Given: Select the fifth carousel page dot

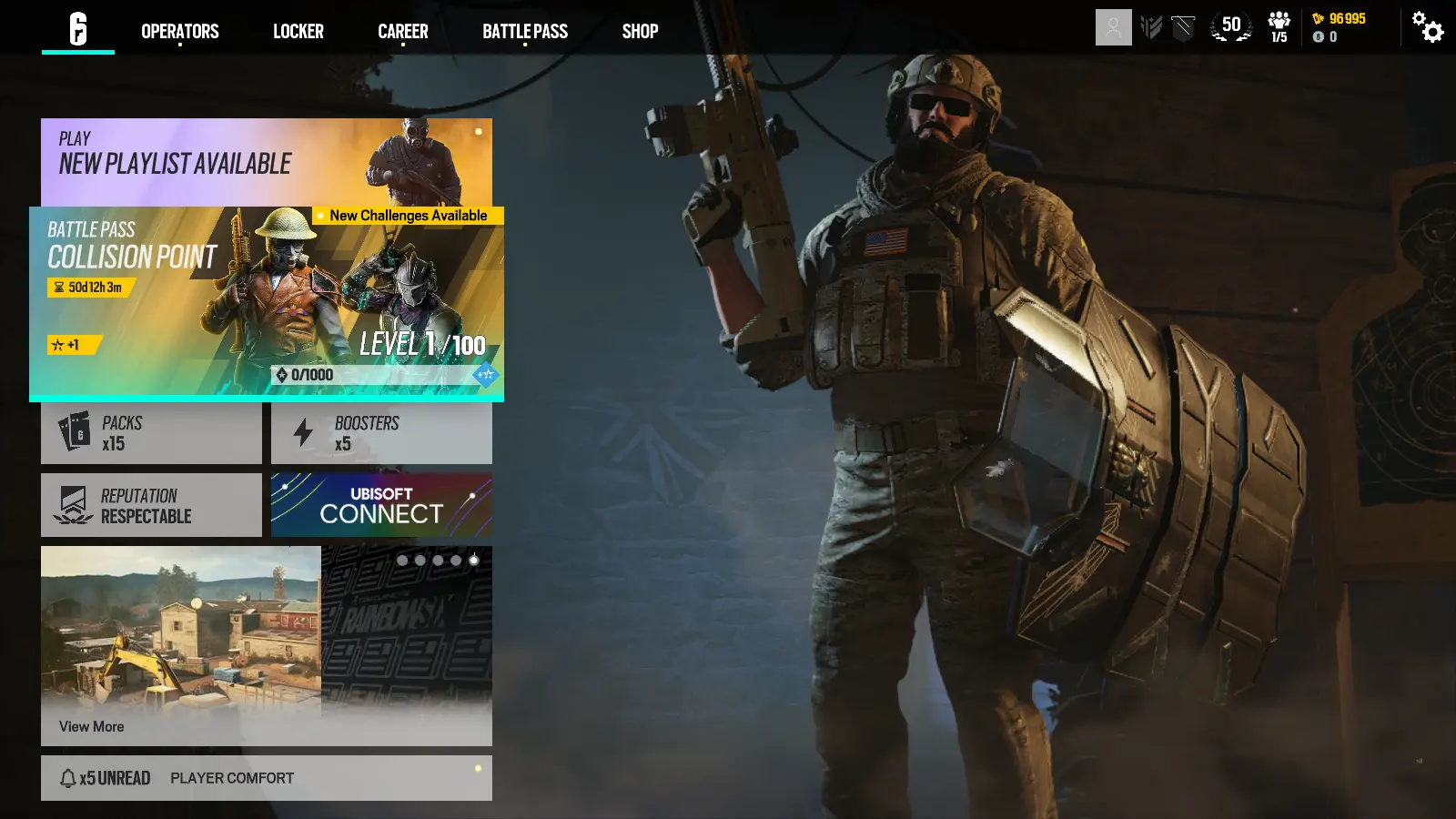Looking at the screenshot, I should coord(474,561).
